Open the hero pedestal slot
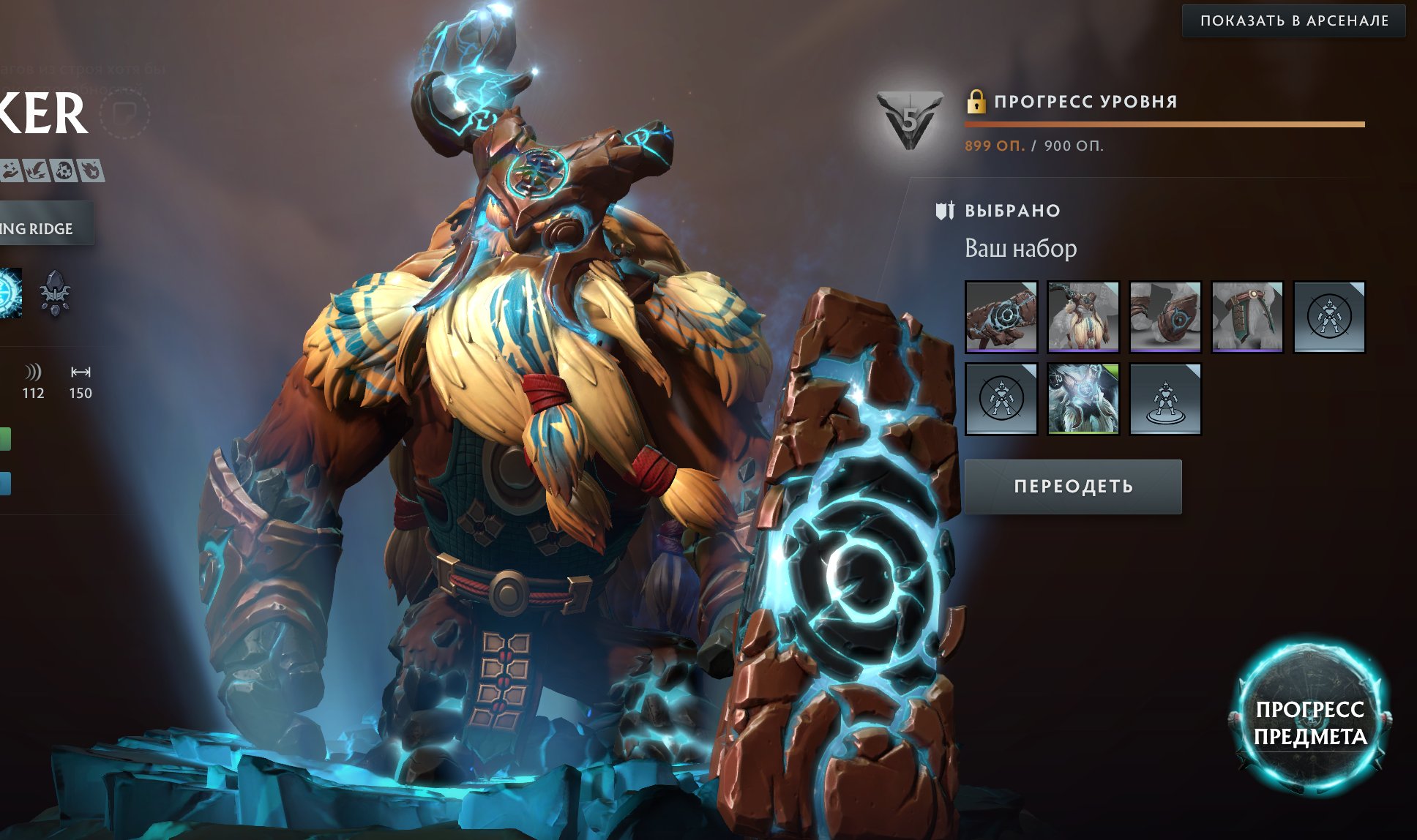 click(x=1164, y=399)
